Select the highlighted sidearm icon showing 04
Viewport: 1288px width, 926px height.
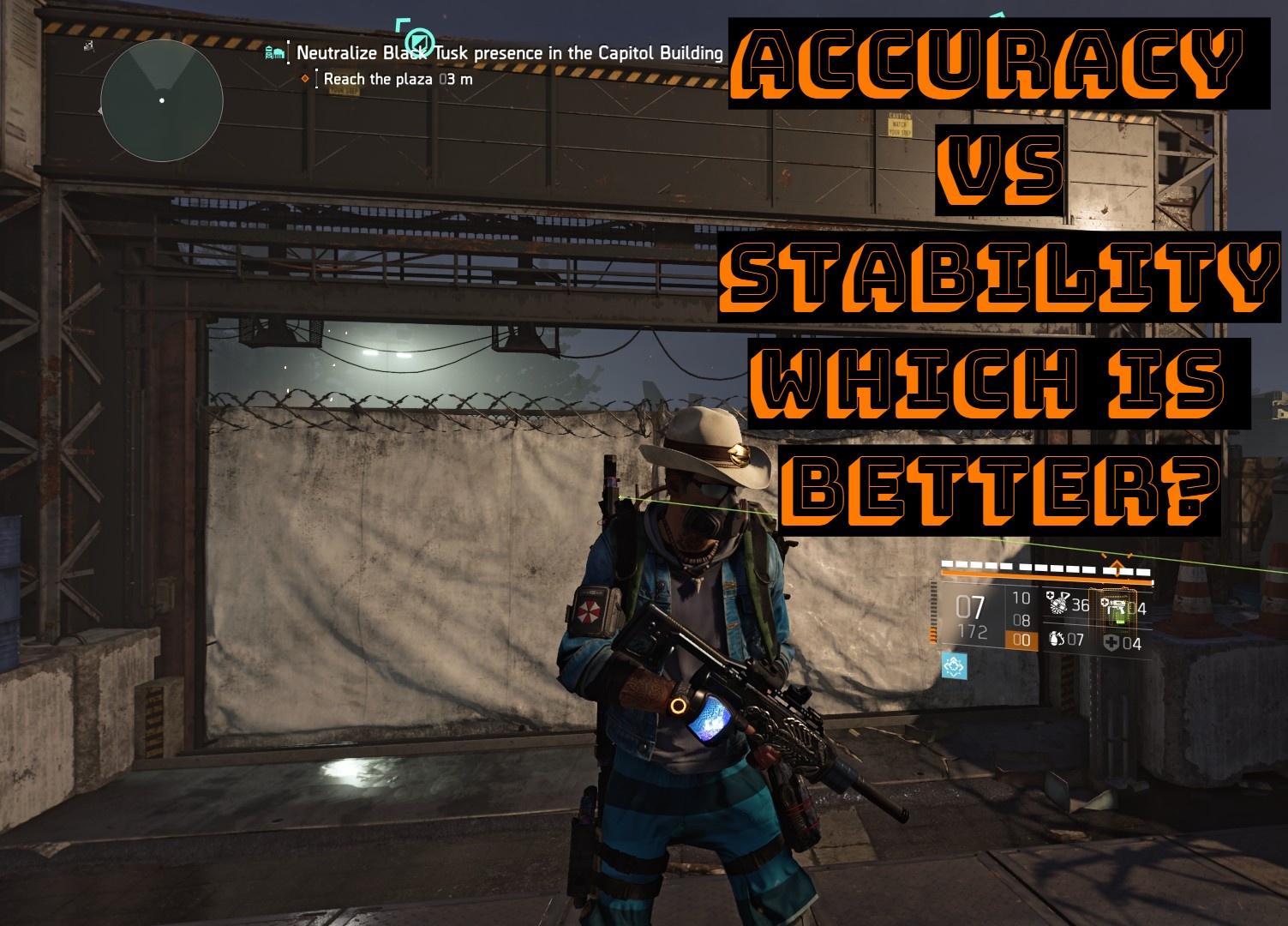[1116, 607]
